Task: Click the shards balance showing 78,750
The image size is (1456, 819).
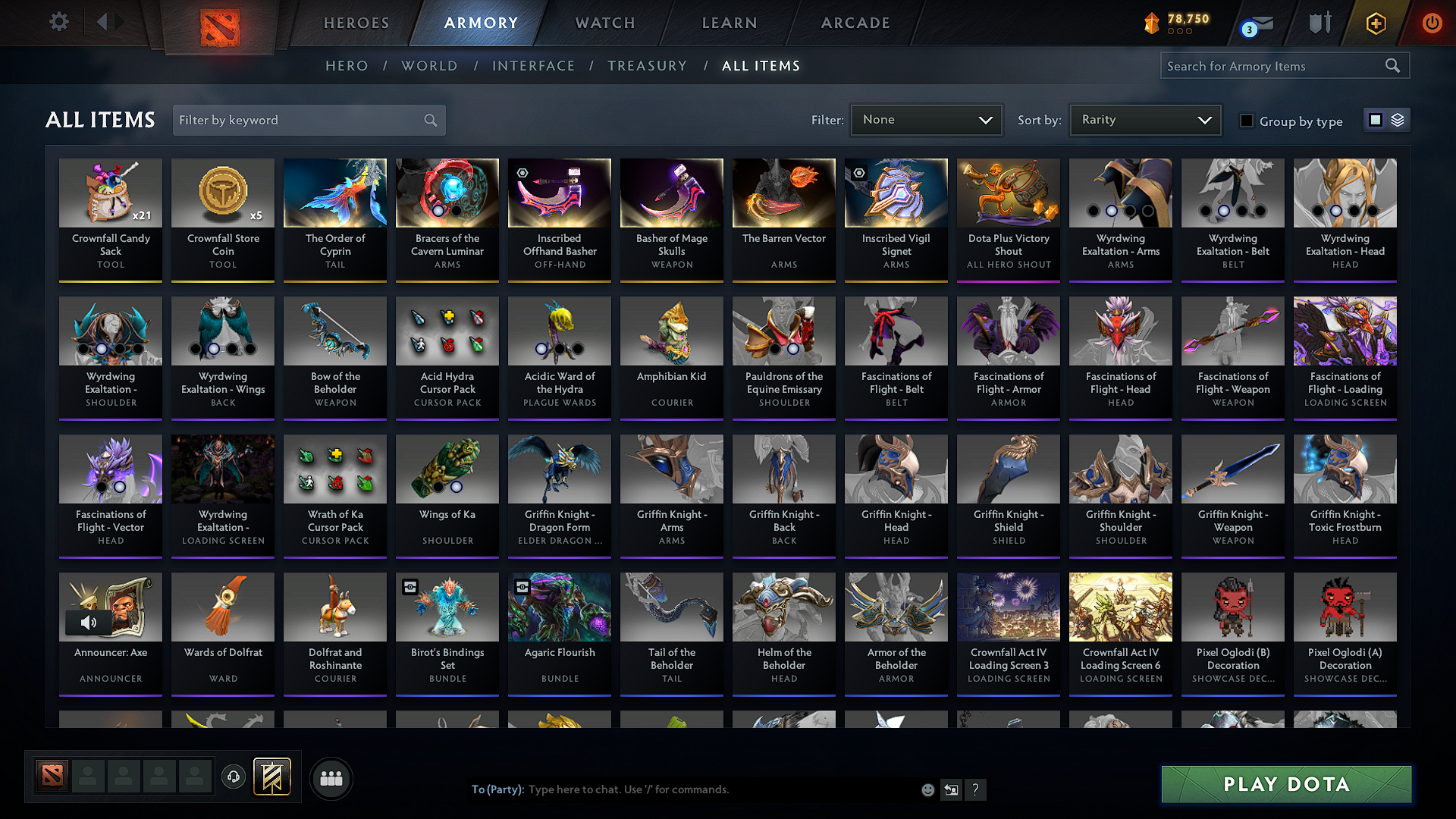Action: point(1175,23)
